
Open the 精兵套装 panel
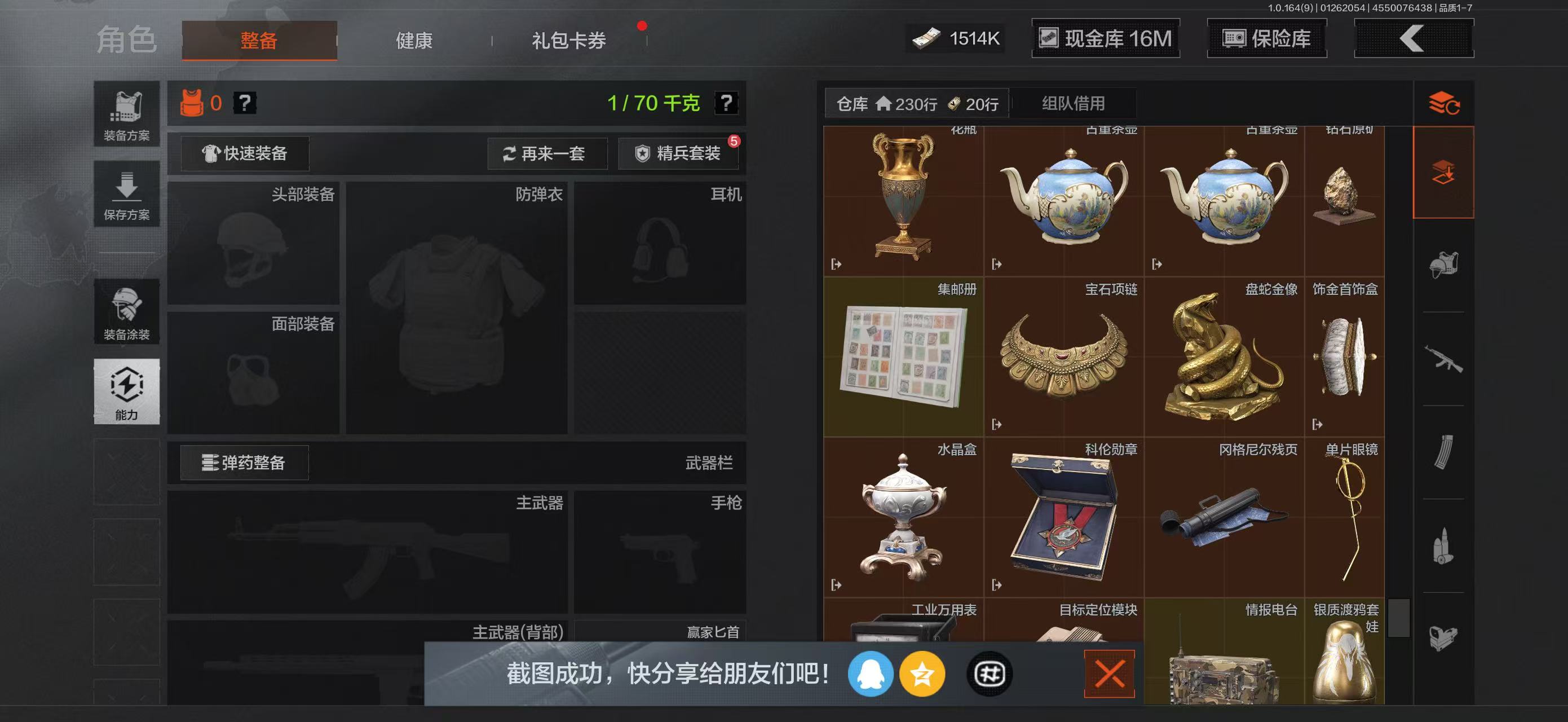click(679, 153)
